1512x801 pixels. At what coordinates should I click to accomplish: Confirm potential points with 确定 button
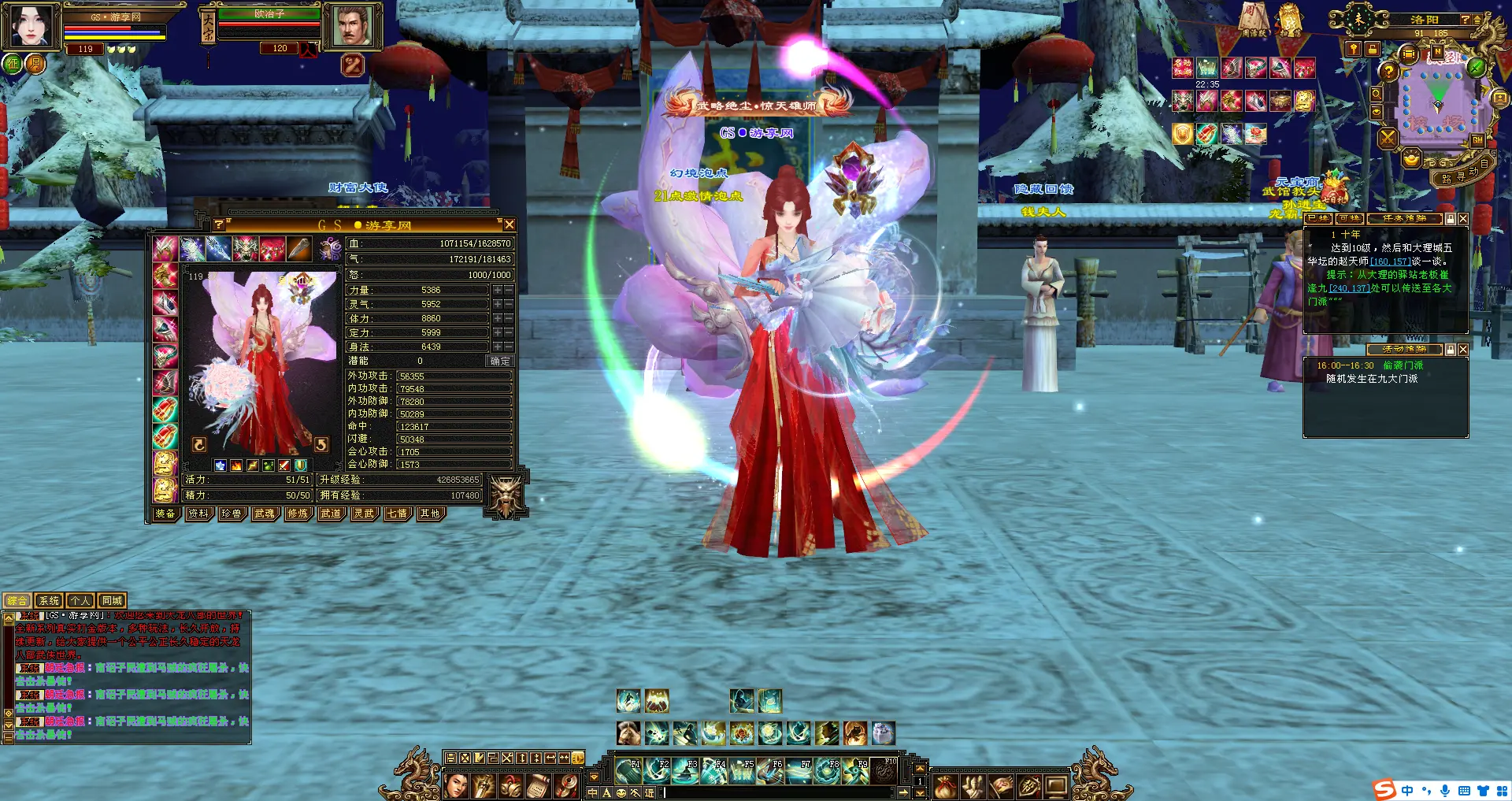500,362
